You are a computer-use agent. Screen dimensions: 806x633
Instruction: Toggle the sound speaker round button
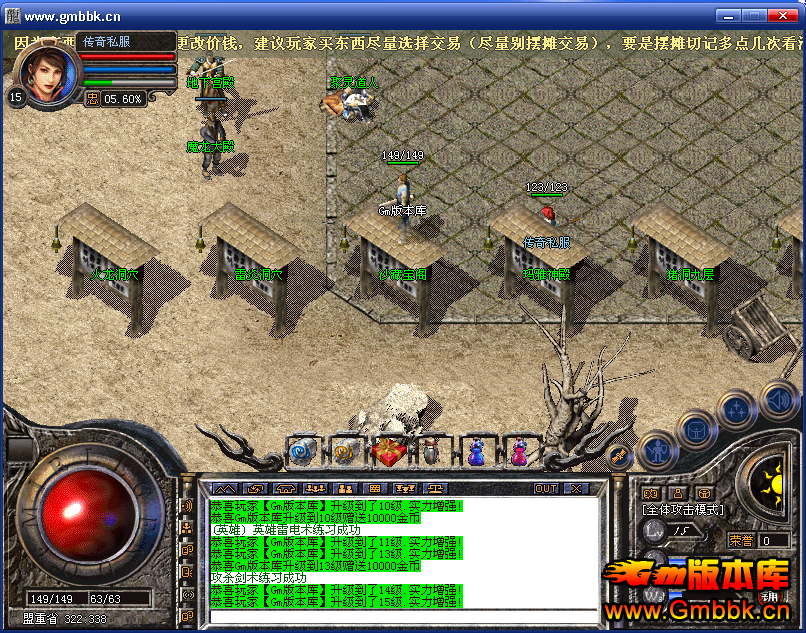[x=778, y=398]
